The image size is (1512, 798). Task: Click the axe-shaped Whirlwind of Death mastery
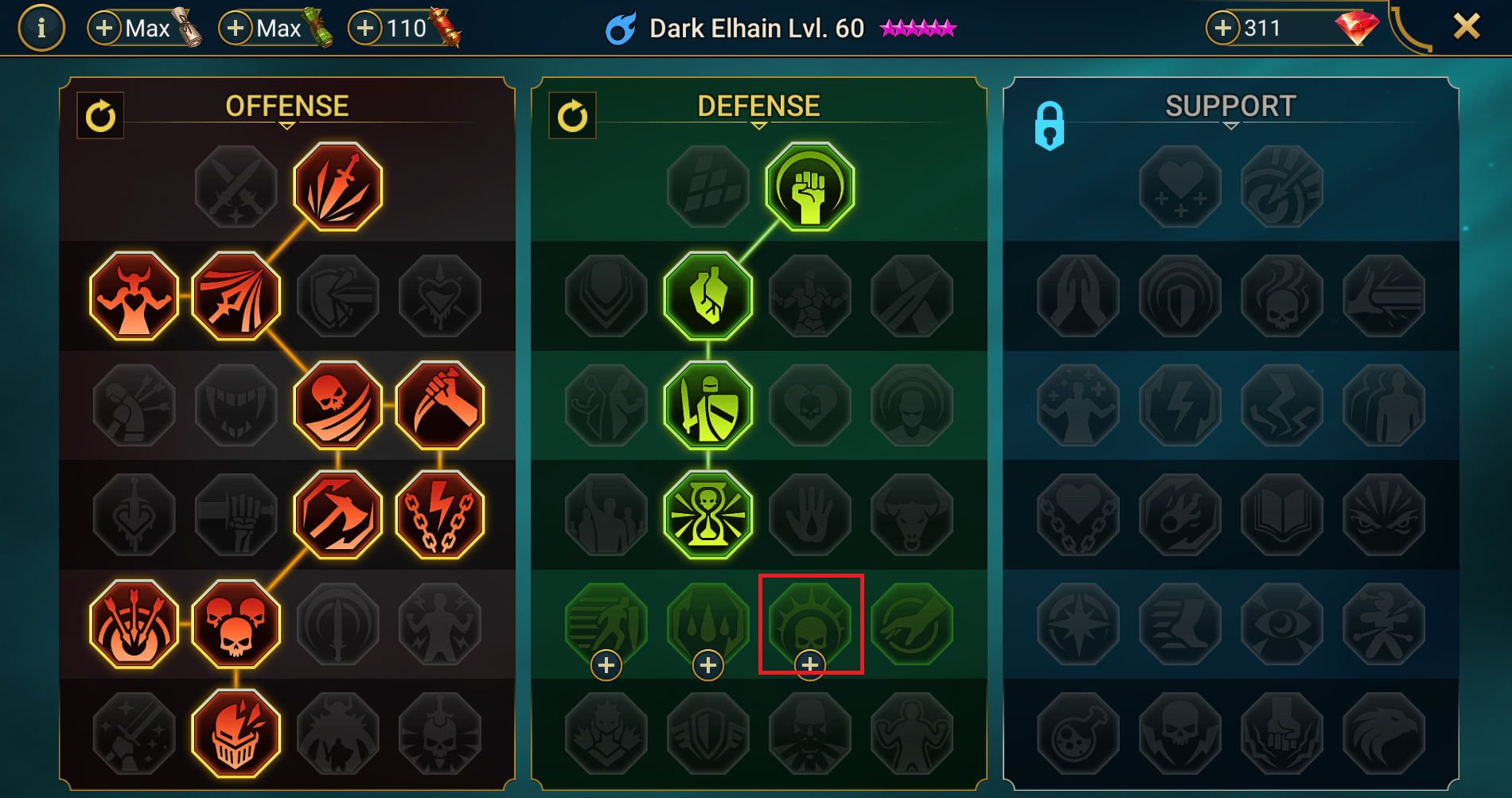(337, 515)
